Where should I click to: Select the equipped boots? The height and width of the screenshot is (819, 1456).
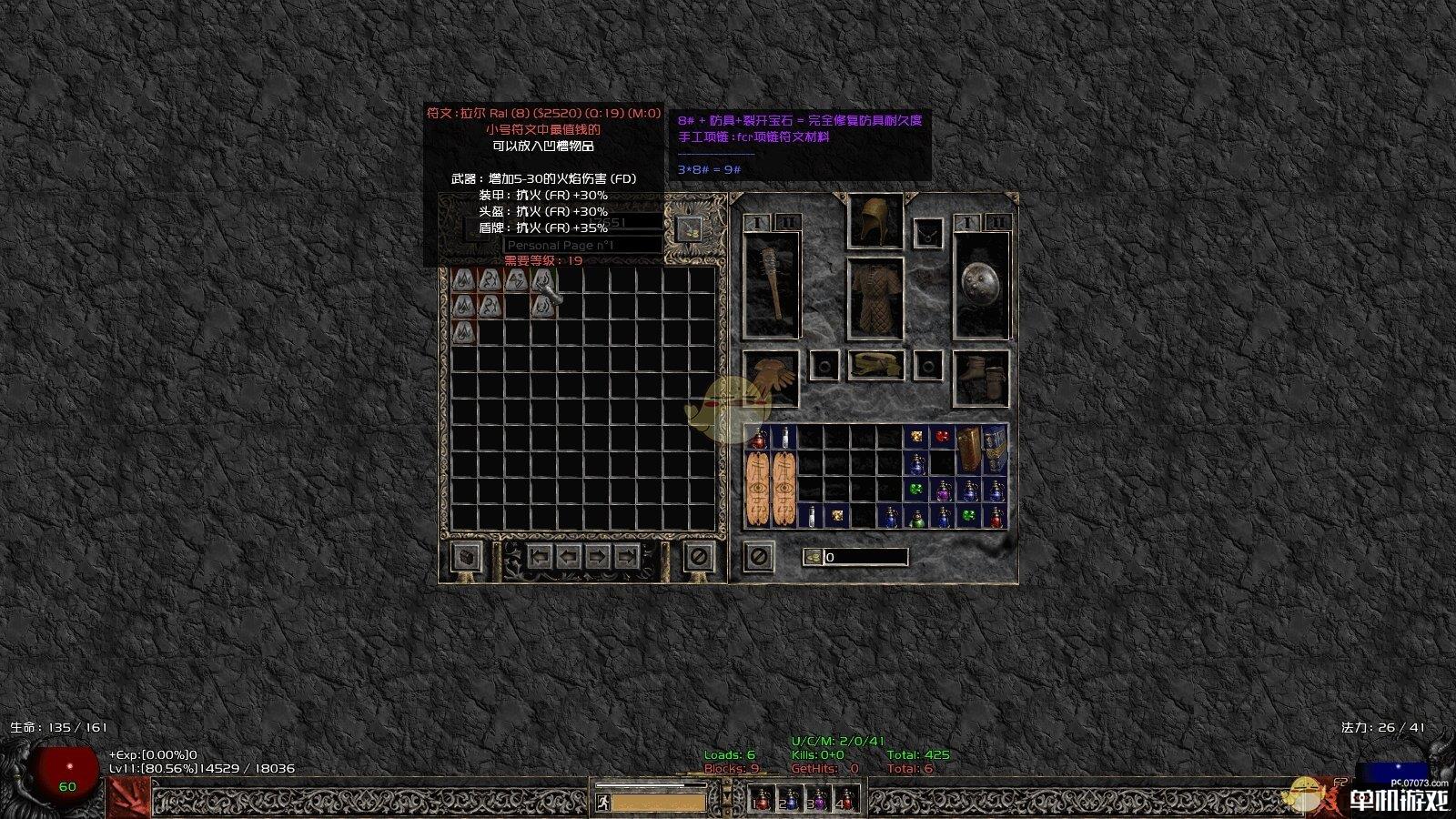982,378
